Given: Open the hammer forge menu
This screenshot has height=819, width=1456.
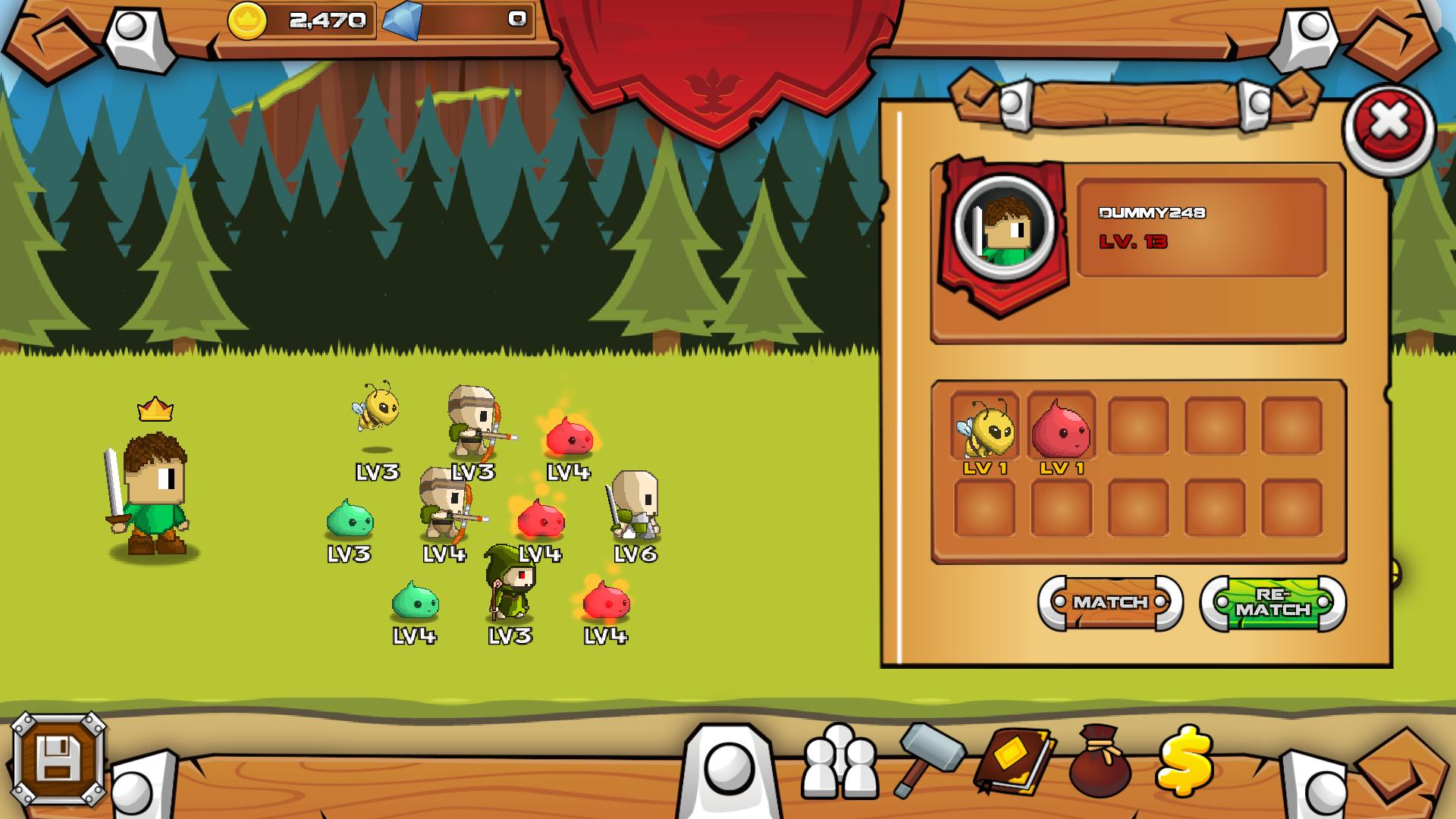Looking at the screenshot, I should 929,758.
